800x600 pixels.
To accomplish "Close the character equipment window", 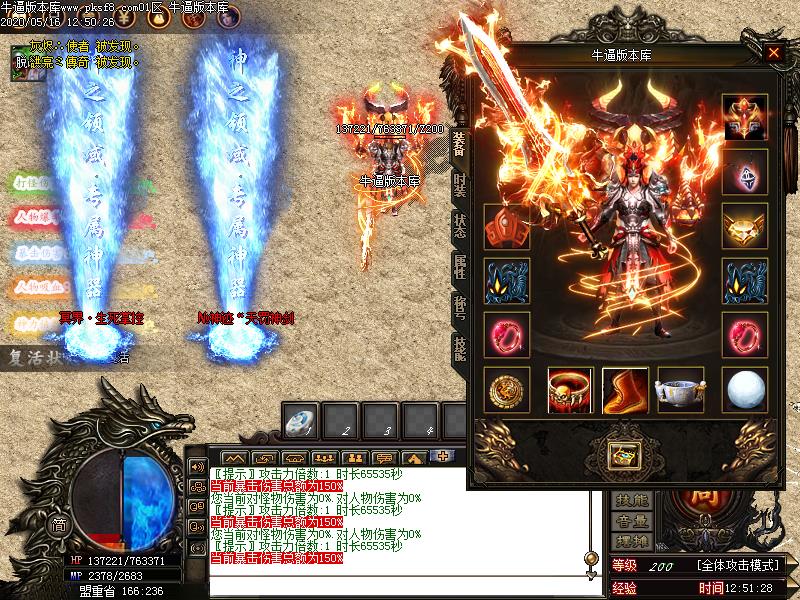I will 773,53.
